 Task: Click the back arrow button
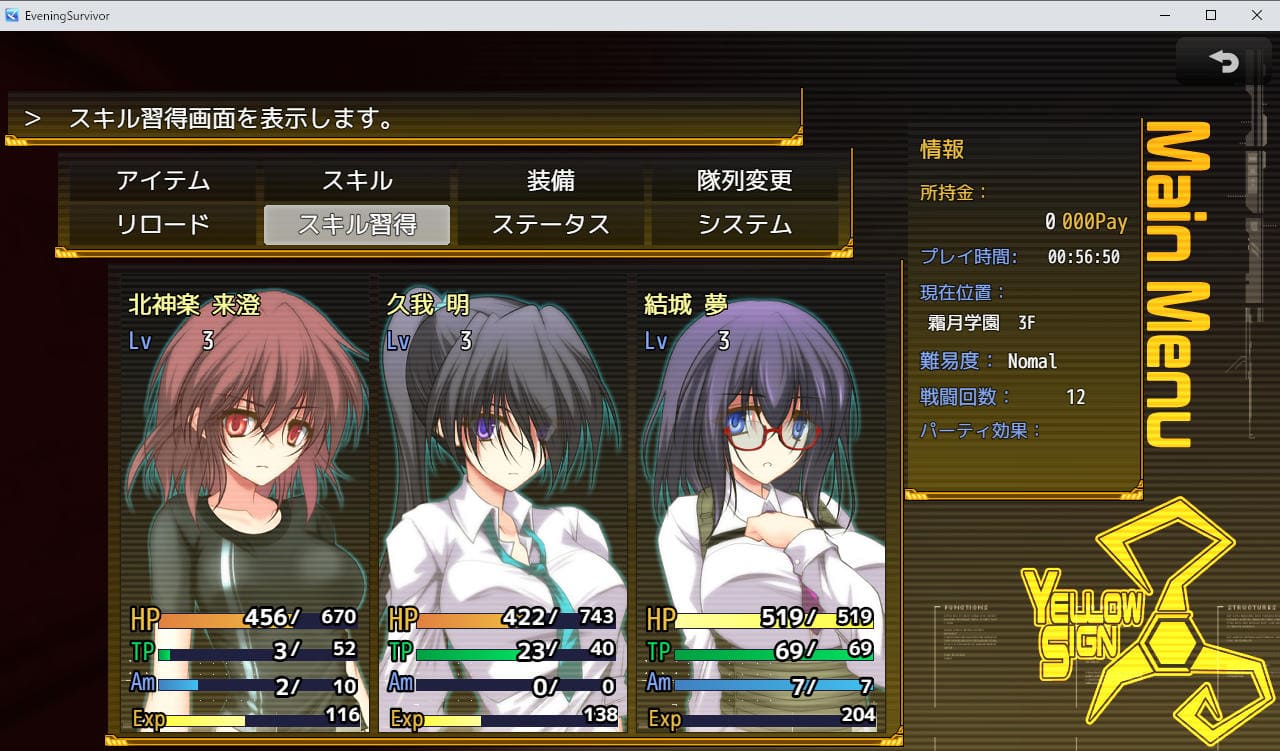[1223, 62]
